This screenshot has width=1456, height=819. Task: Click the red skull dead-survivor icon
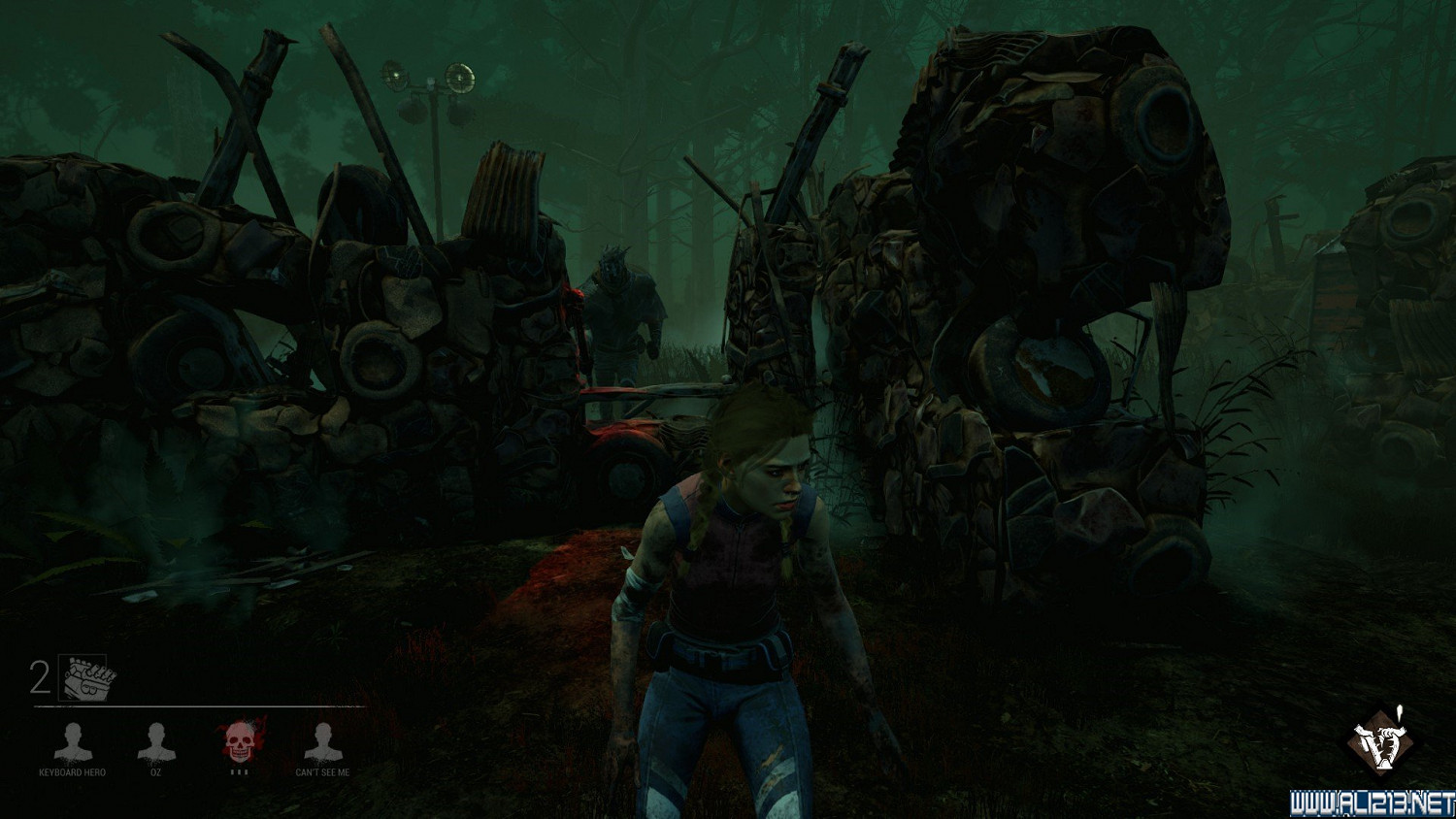click(x=239, y=742)
